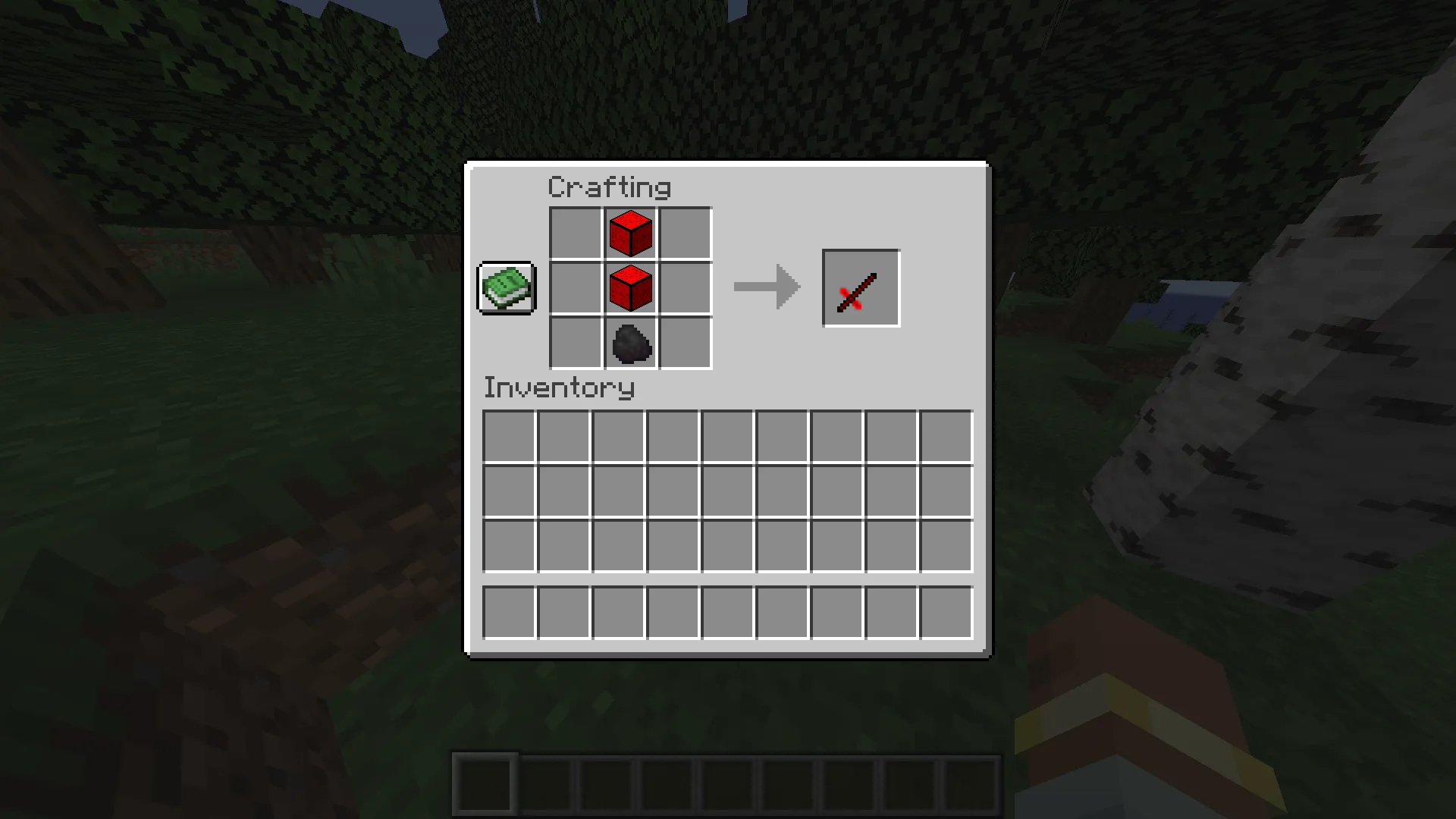Take the crafted rod from the output slot
Screen dimensions: 1456x819
861,287
